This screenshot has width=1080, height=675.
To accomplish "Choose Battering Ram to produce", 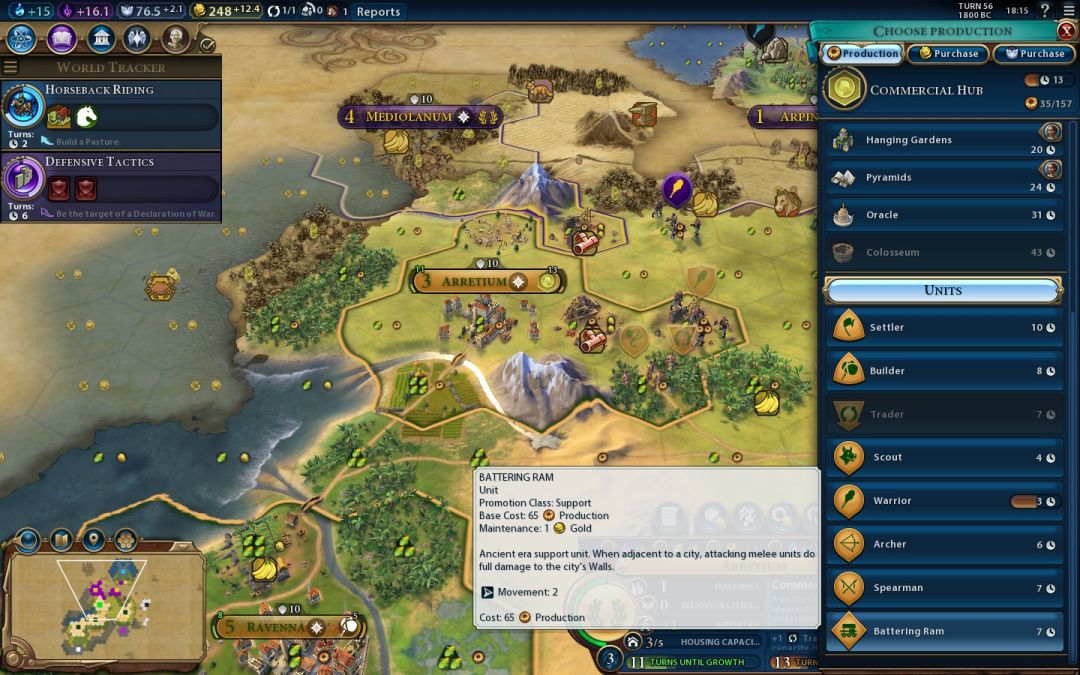I will pos(944,631).
